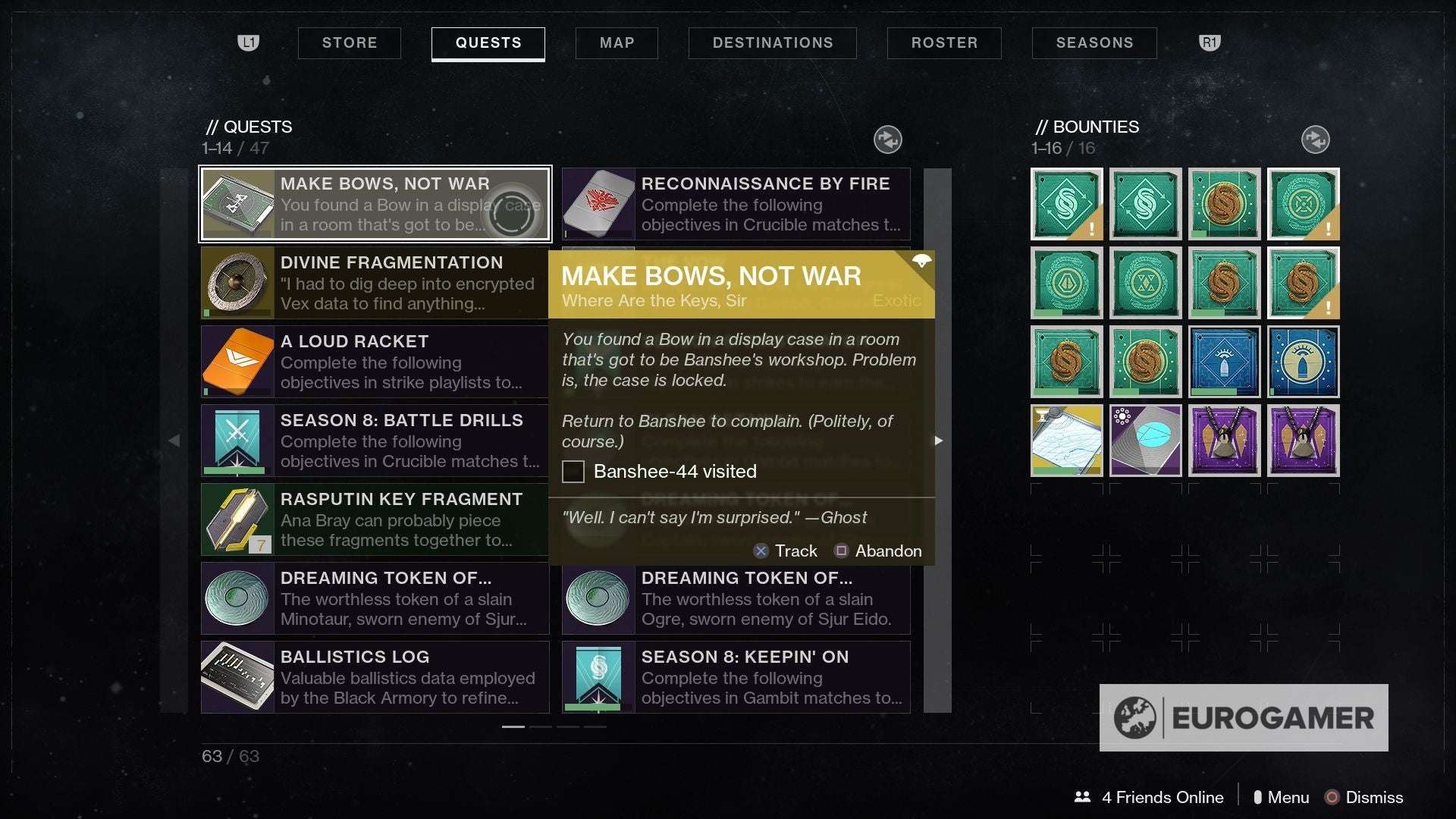Click the sort icon beside Bounties header
The width and height of the screenshot is (1456, 819).
[1314, 139]
